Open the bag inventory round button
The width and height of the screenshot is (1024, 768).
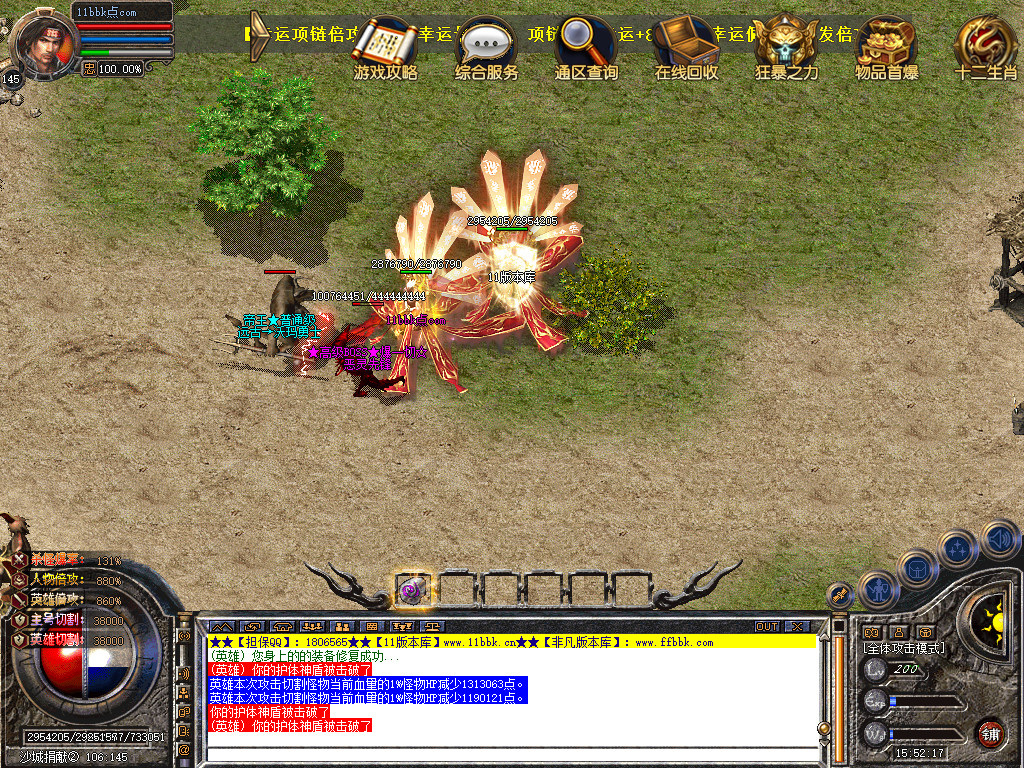[917, 569]
